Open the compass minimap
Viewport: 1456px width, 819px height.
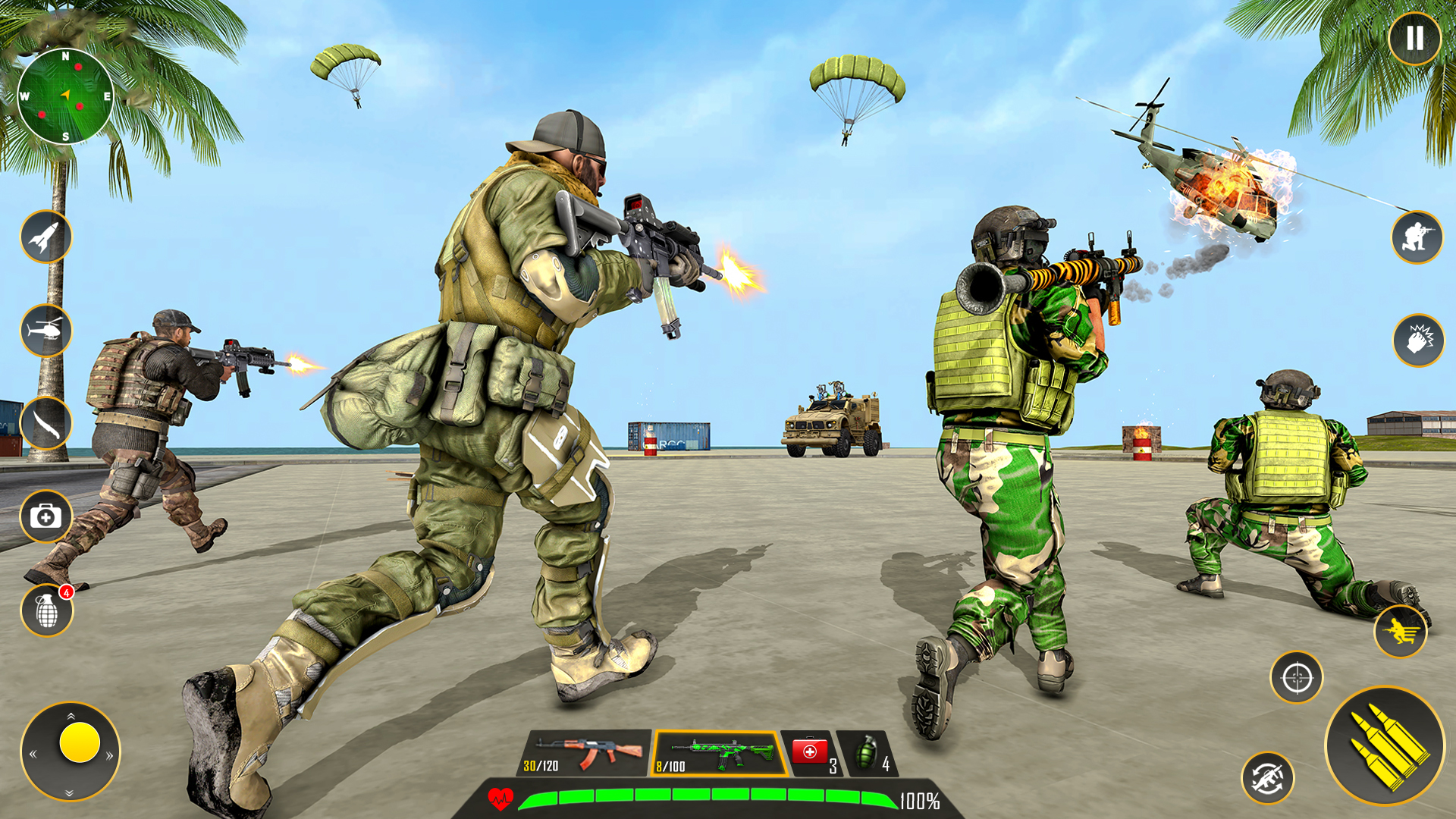[x=67, y=95]
